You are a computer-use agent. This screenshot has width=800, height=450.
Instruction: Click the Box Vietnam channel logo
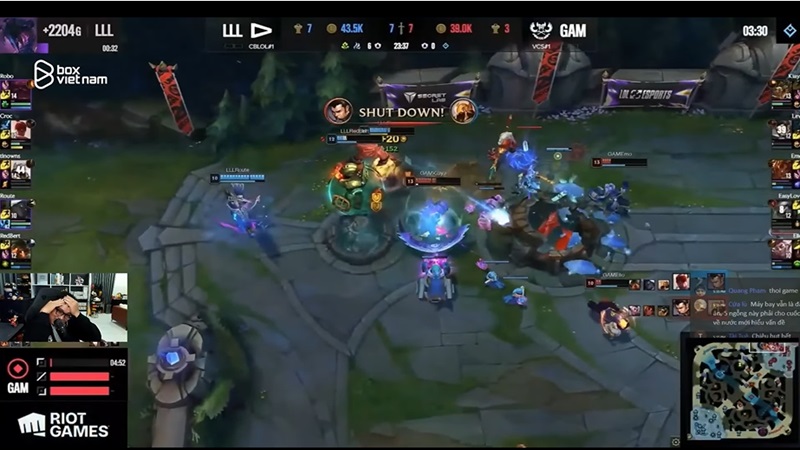(x=69, y=73)
